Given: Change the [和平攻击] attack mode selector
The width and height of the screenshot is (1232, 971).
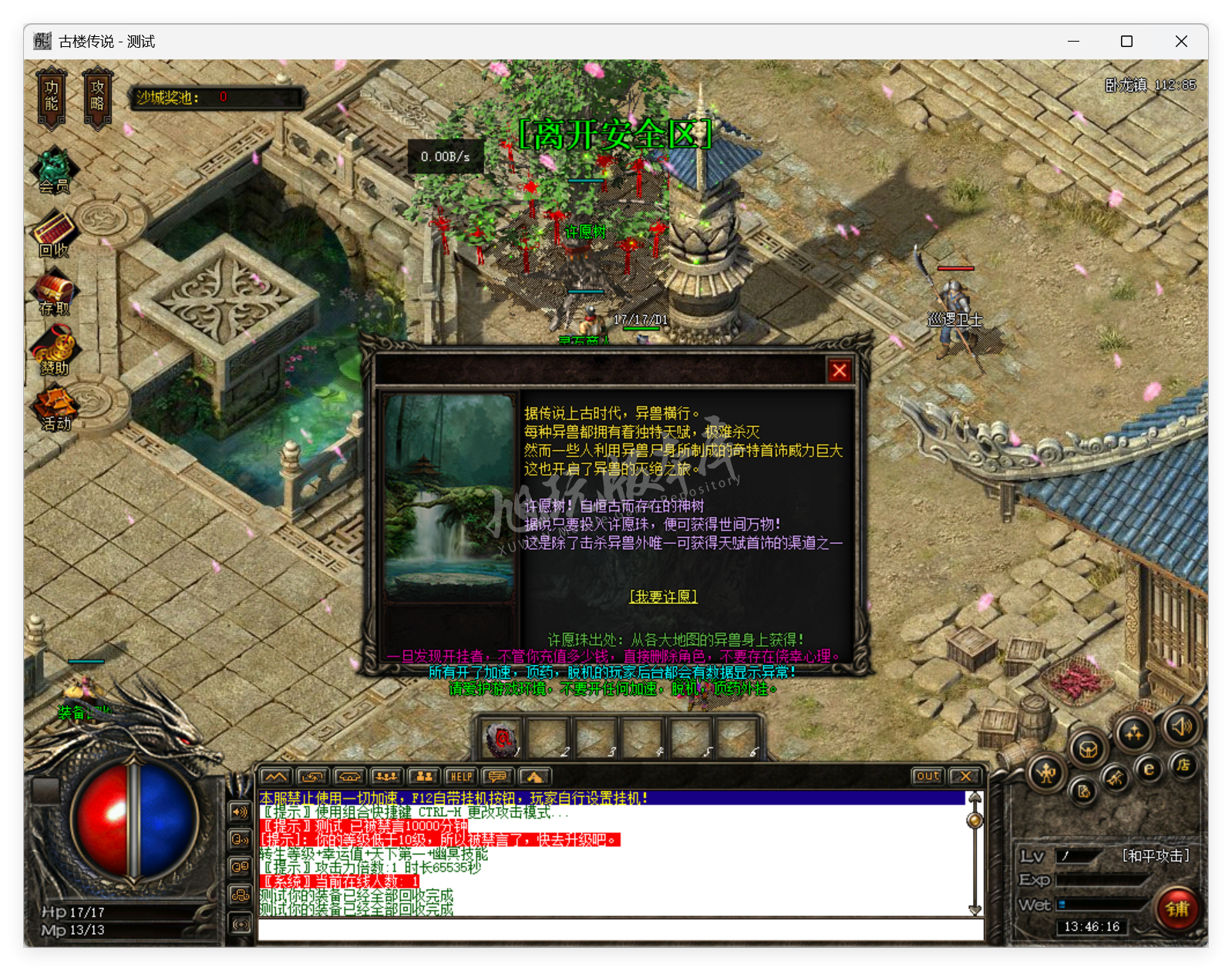Looking at the screenshot, I should pos(1156,855).
